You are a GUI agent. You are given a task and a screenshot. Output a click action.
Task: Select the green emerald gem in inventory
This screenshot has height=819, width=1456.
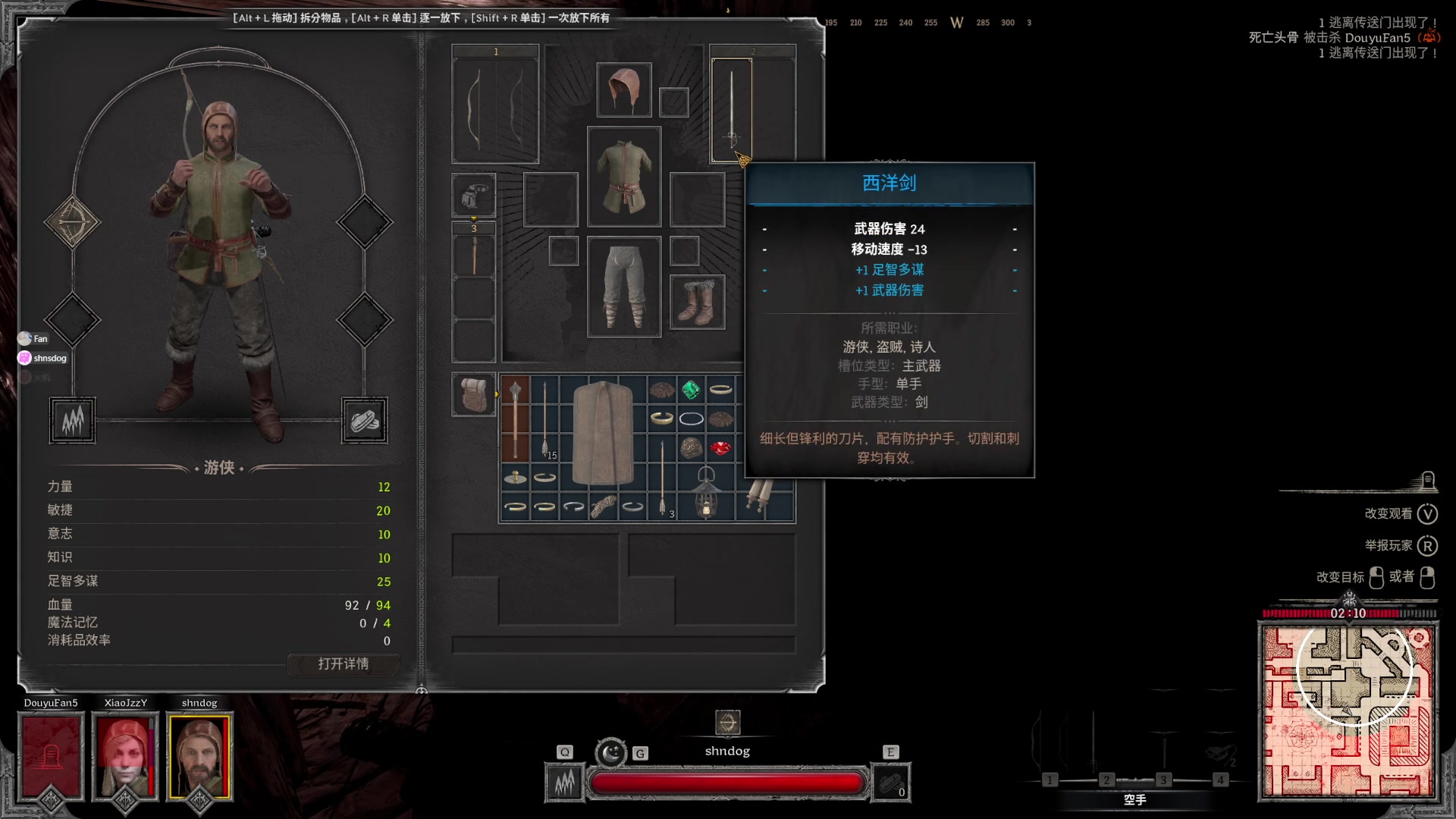click(690, 390)
